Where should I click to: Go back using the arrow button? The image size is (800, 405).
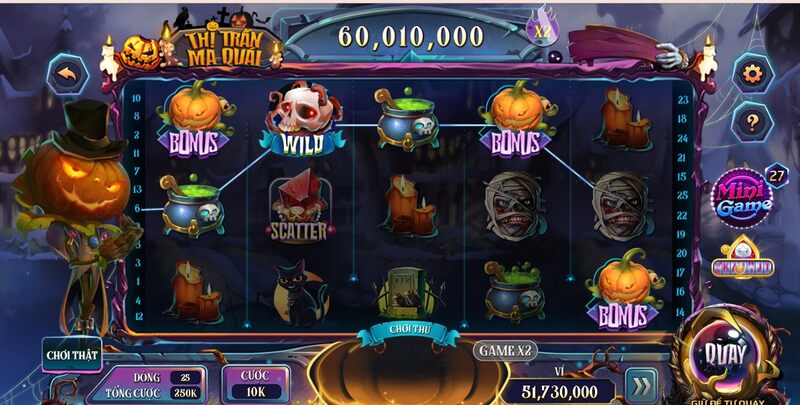(x=68, y=73)
